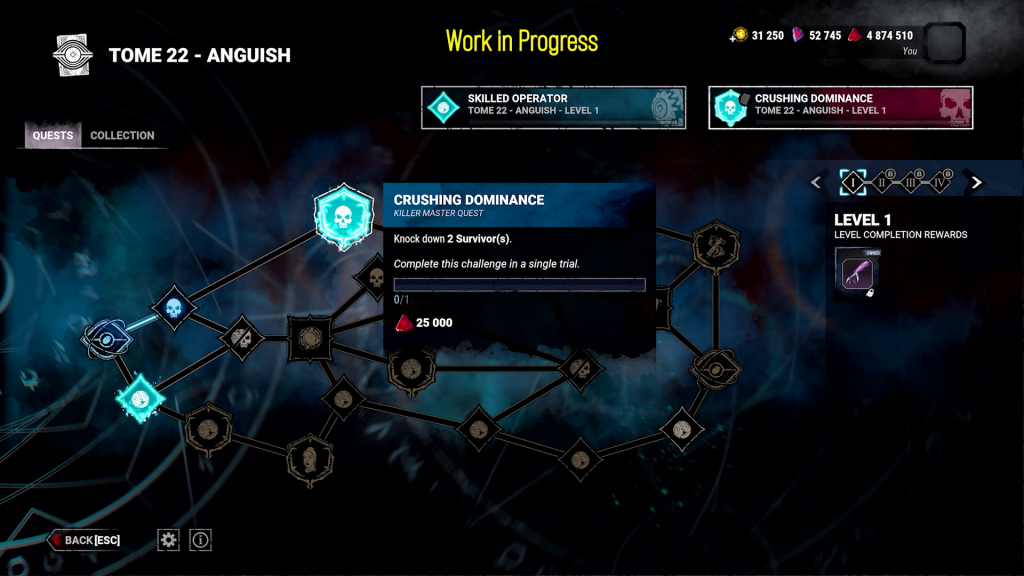1024x576 pixels.
Task: Open settings with the gear icon
Action: pyautogui.click(x=169, y=540)
